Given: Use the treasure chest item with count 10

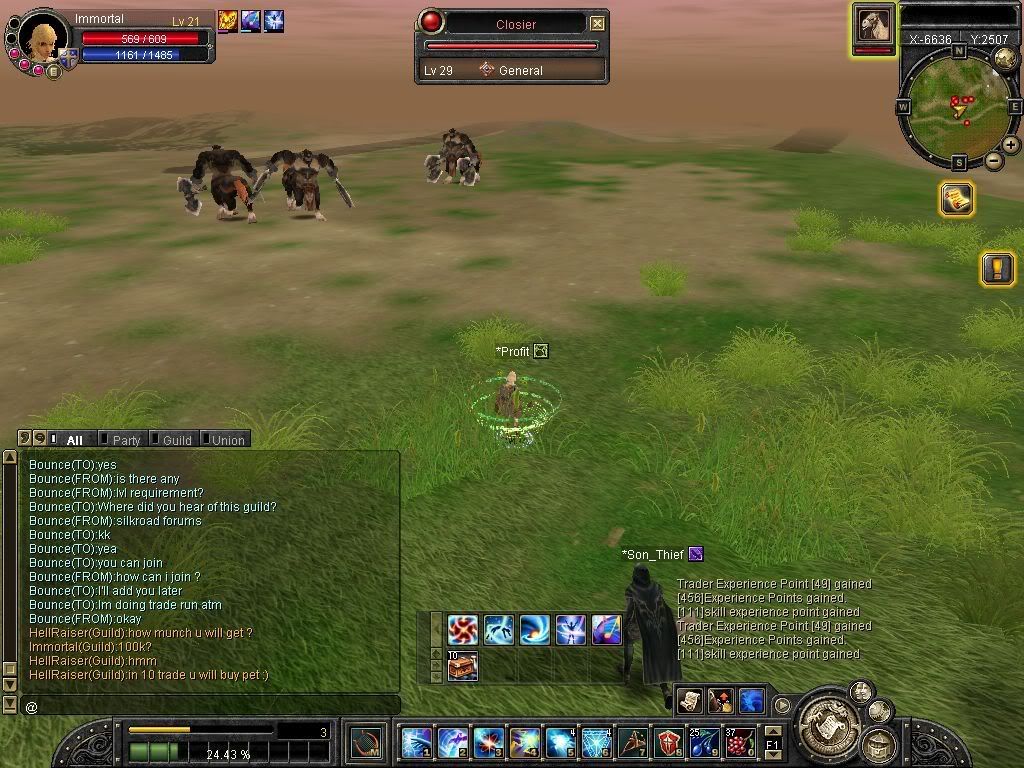Looking at the screenshot, I should pyautogui.click(x=462, y=666).
